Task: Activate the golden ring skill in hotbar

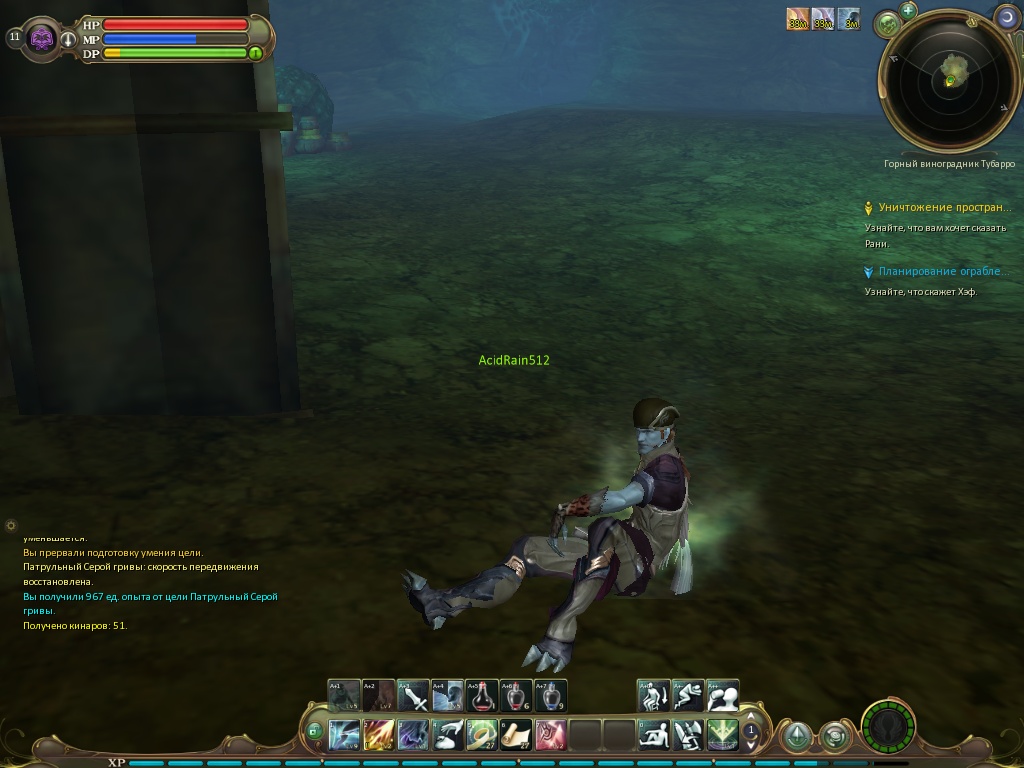Action: (x=482, y=735)
